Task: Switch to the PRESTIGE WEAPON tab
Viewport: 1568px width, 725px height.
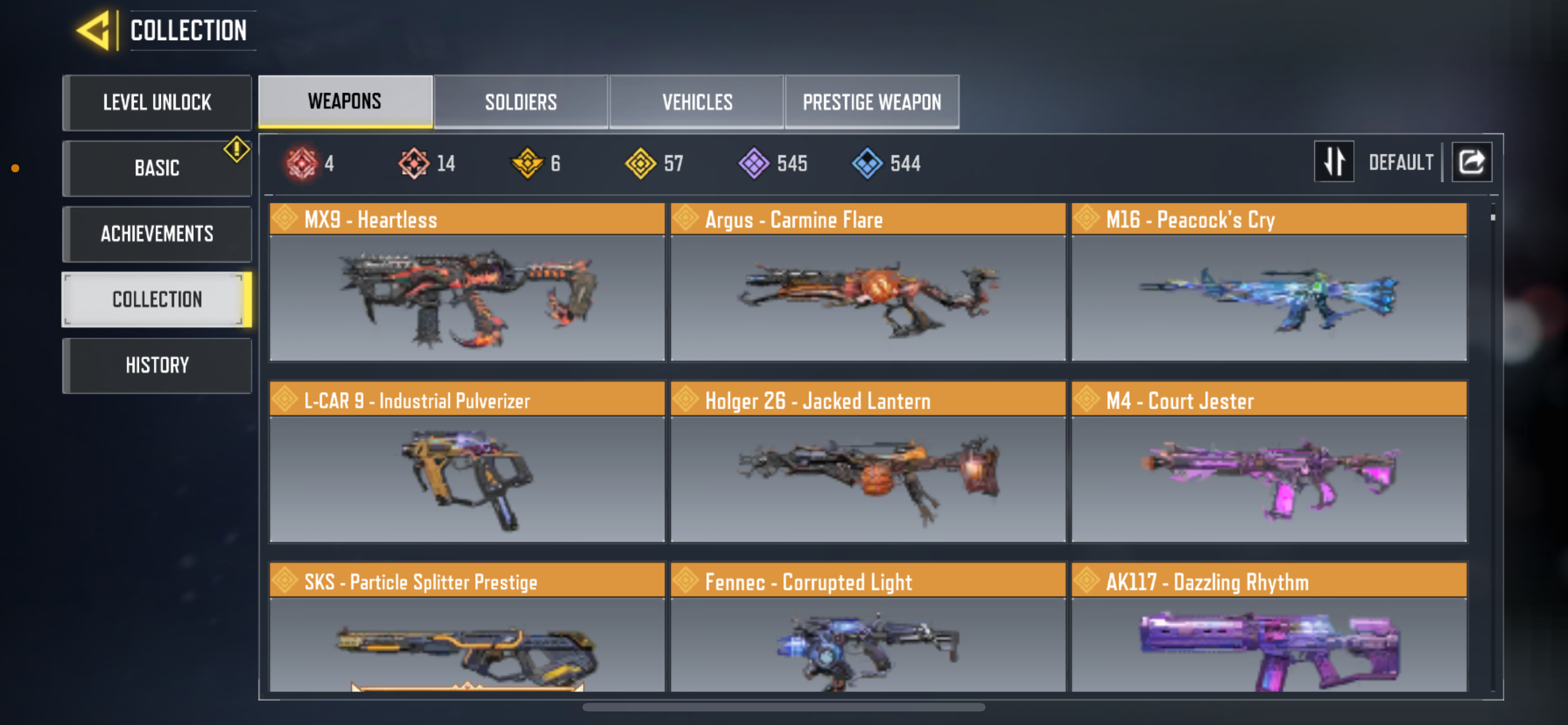Action: 871,102
